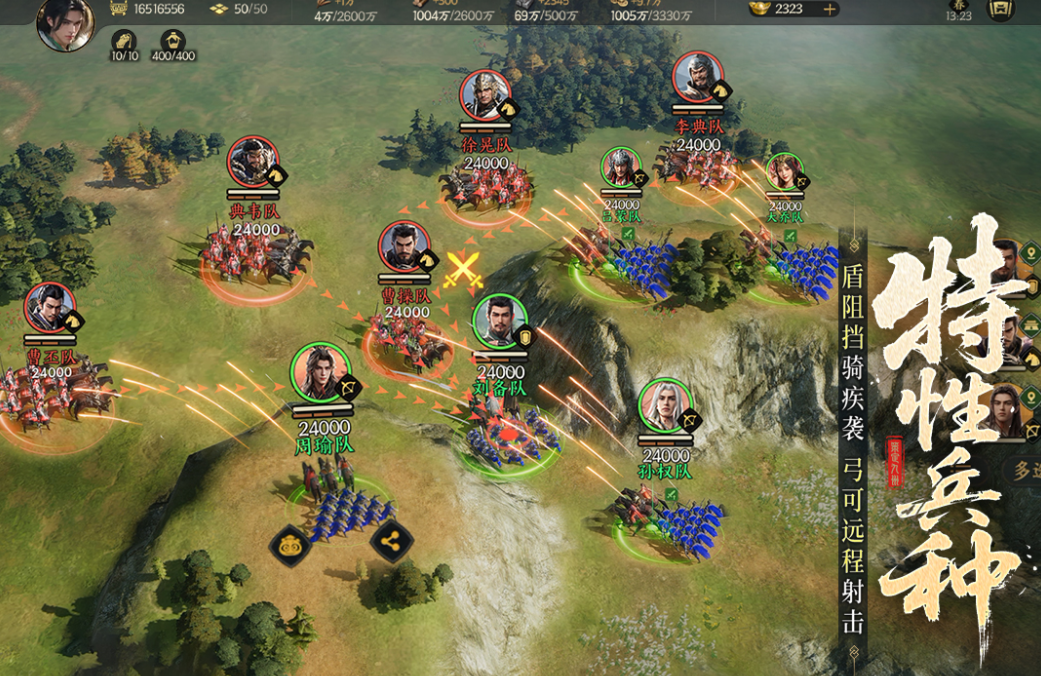1041x676 pixels.
Task: Click the crossed swords battle marker
Action: pyautogui.click(x=463, y=270)
